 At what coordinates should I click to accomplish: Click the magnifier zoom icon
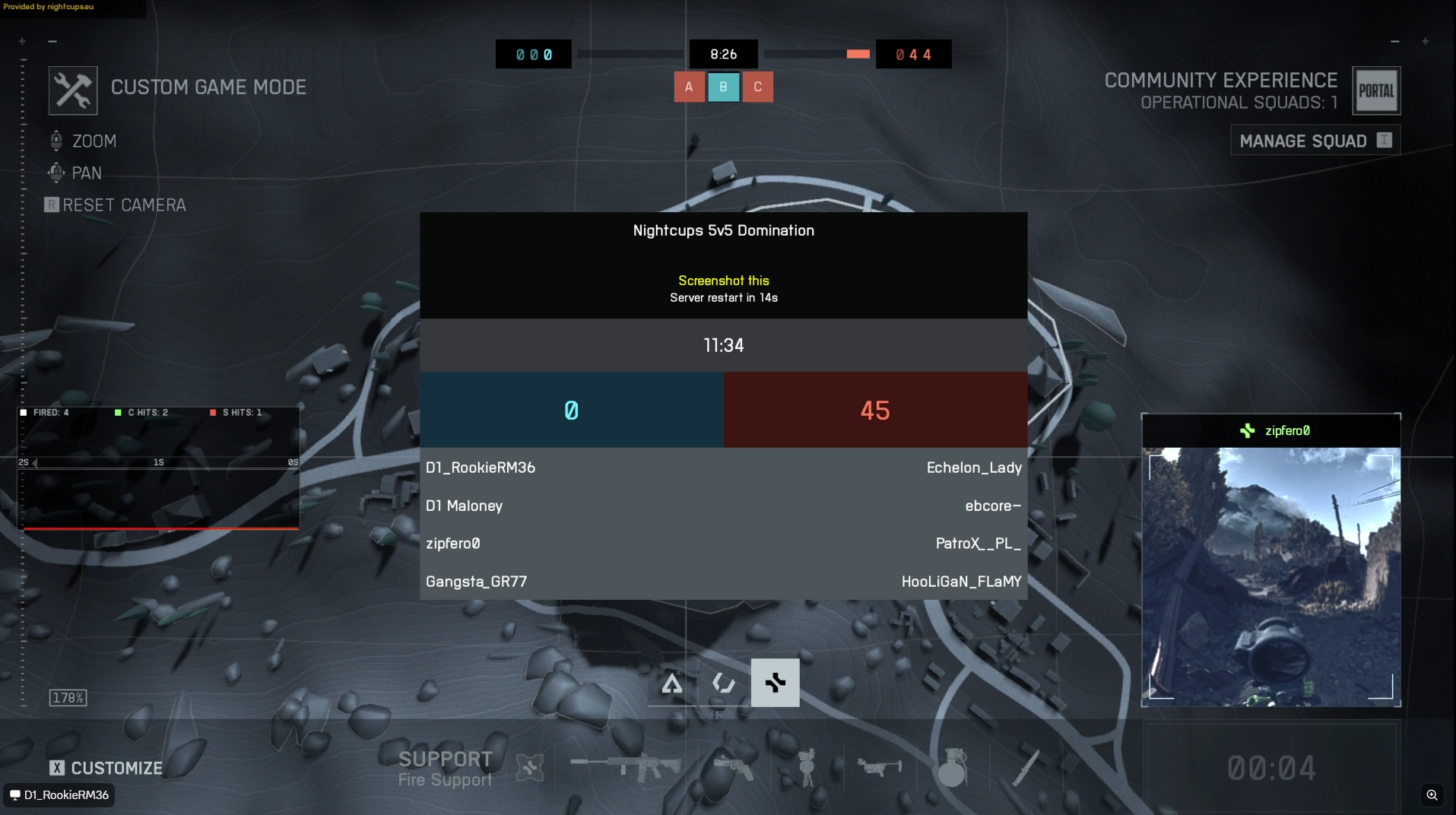point(1432,795)
